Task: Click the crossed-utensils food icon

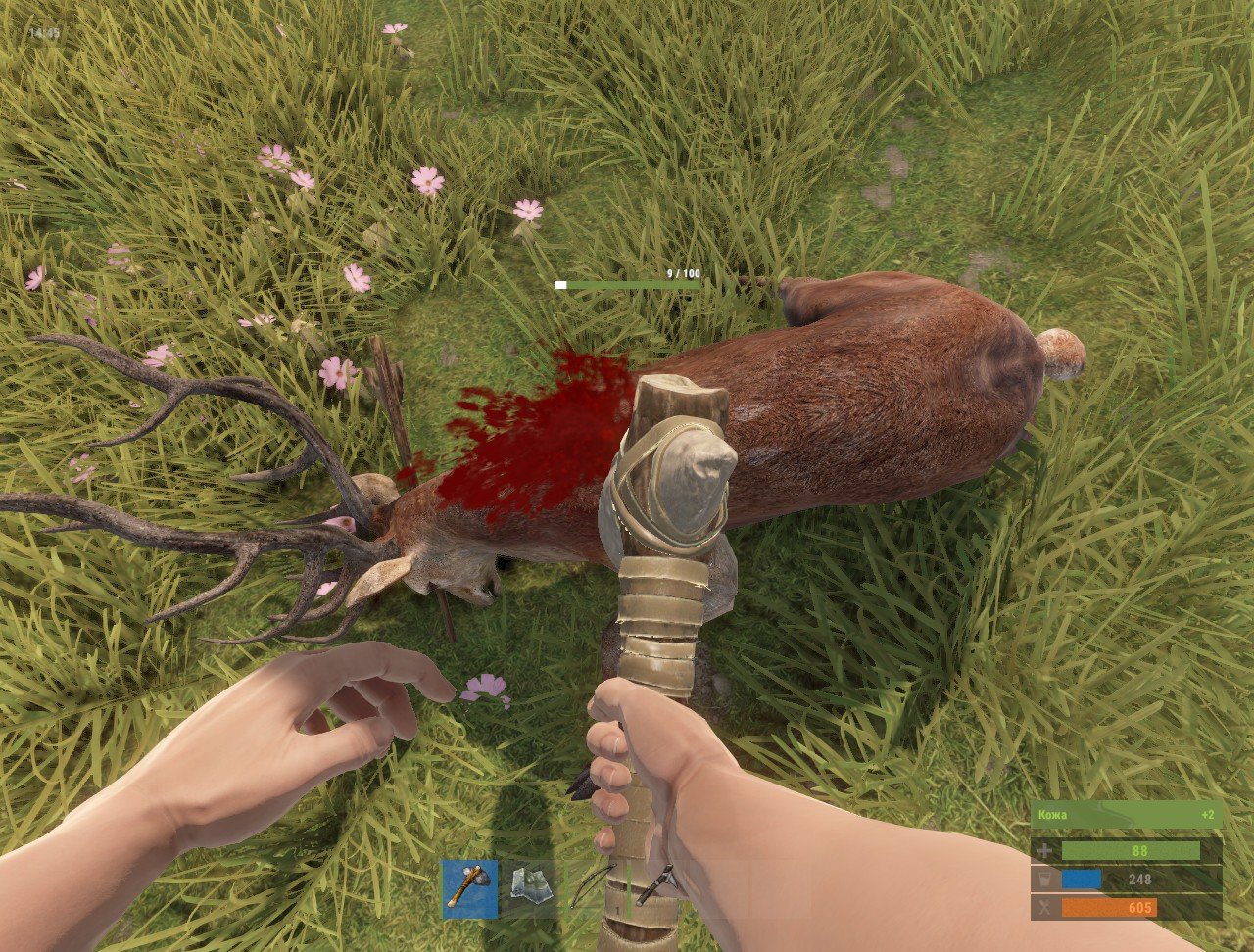Action: (x=1044, y=907)
